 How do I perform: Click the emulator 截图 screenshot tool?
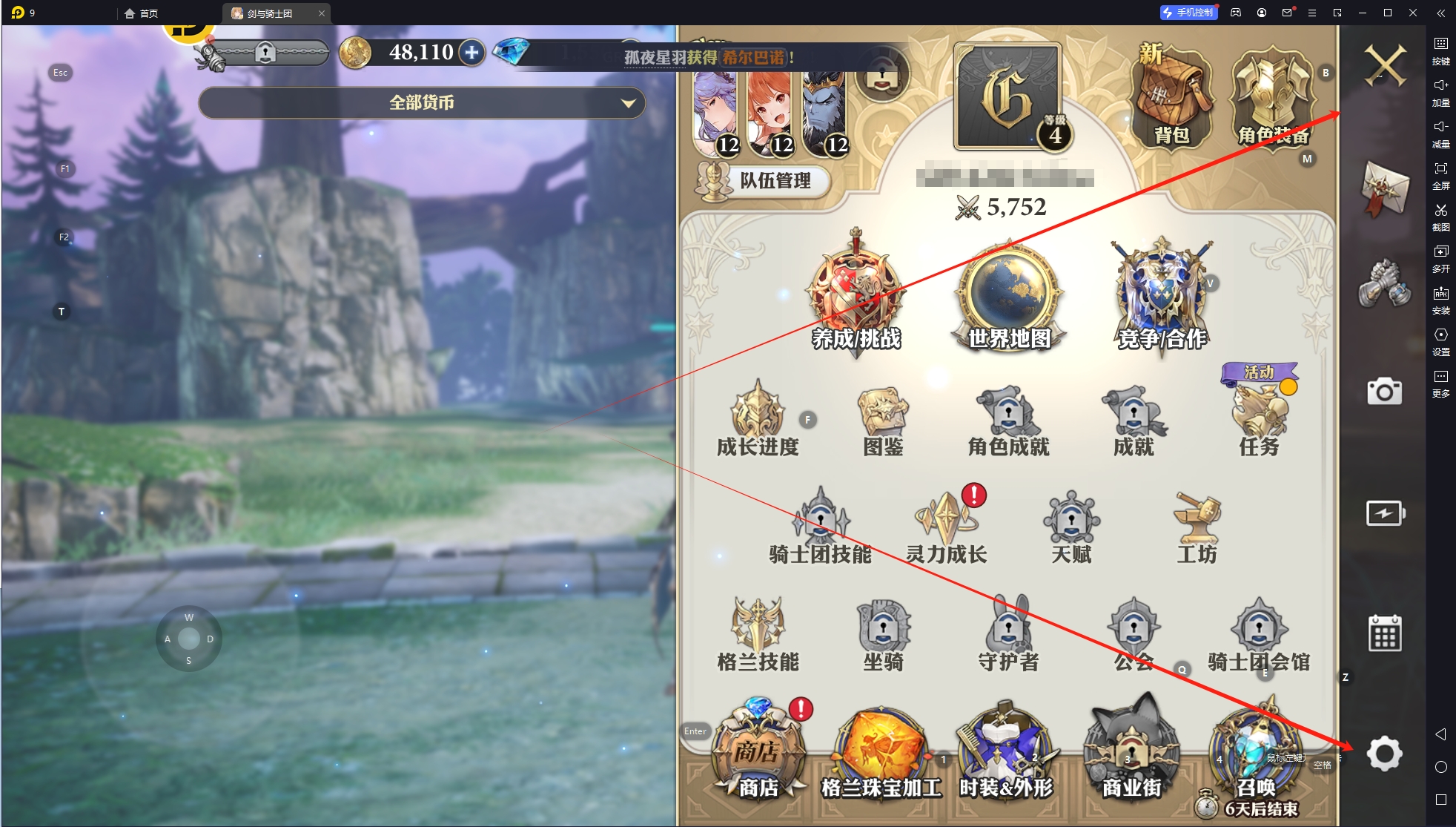[1440, 216]
